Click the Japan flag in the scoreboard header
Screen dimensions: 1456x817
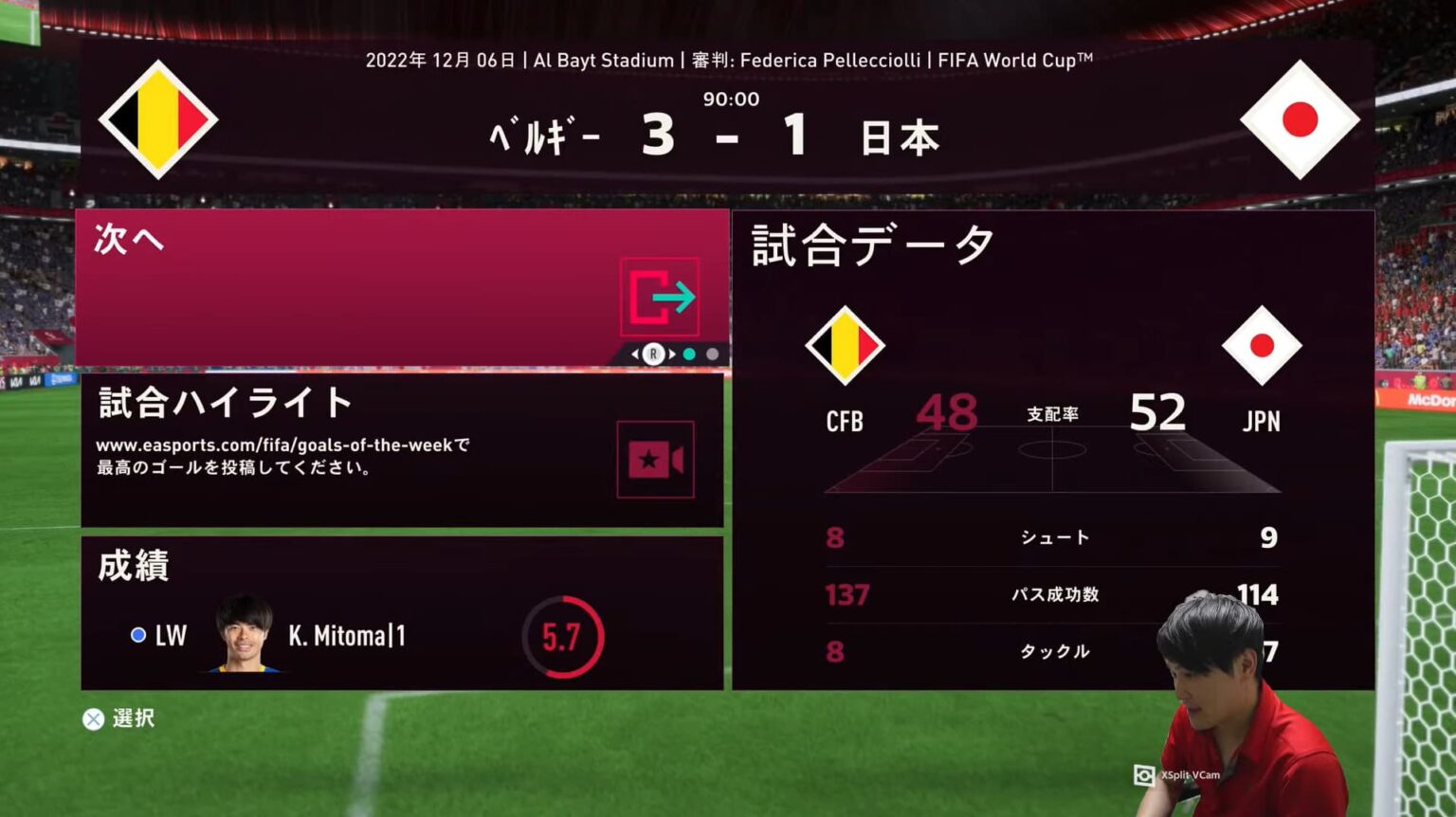tap(1301, 120)
